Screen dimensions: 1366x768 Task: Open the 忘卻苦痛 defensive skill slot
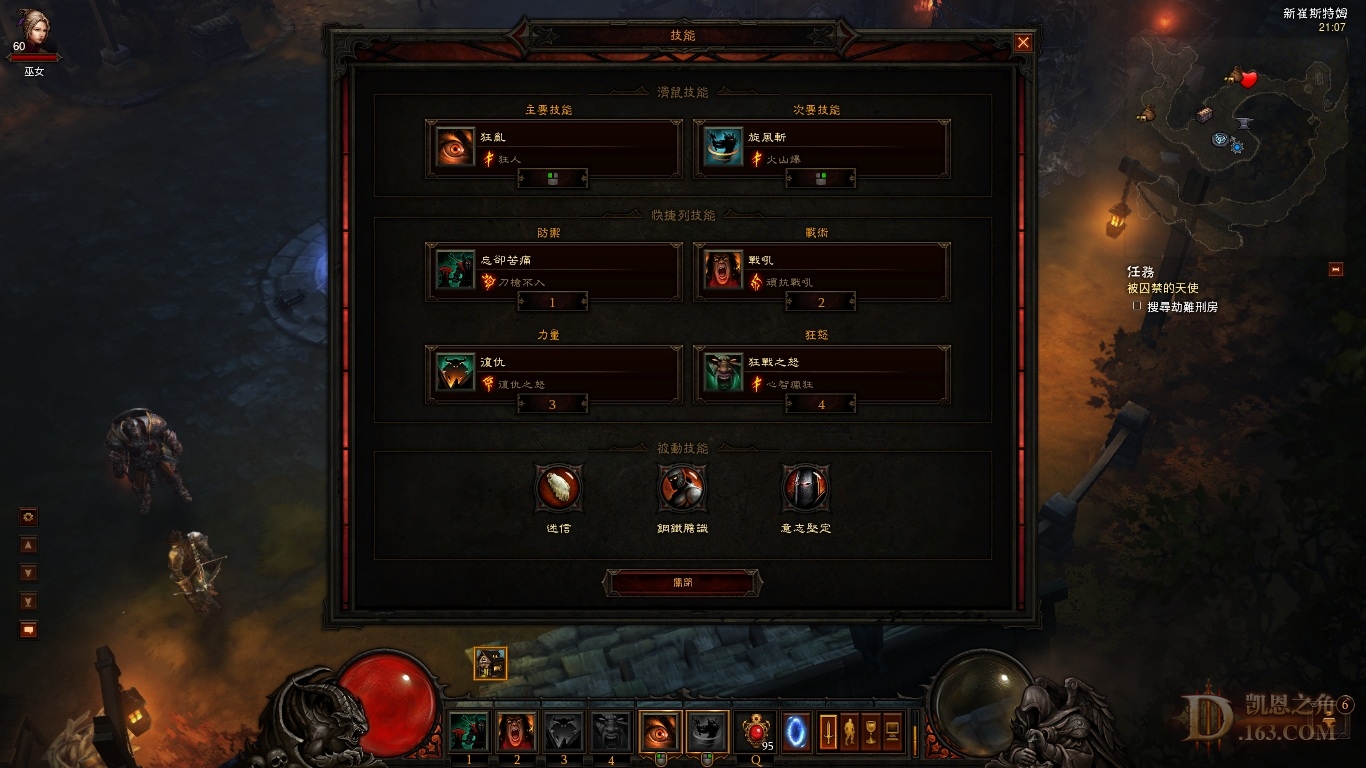(x=553, y=270)
